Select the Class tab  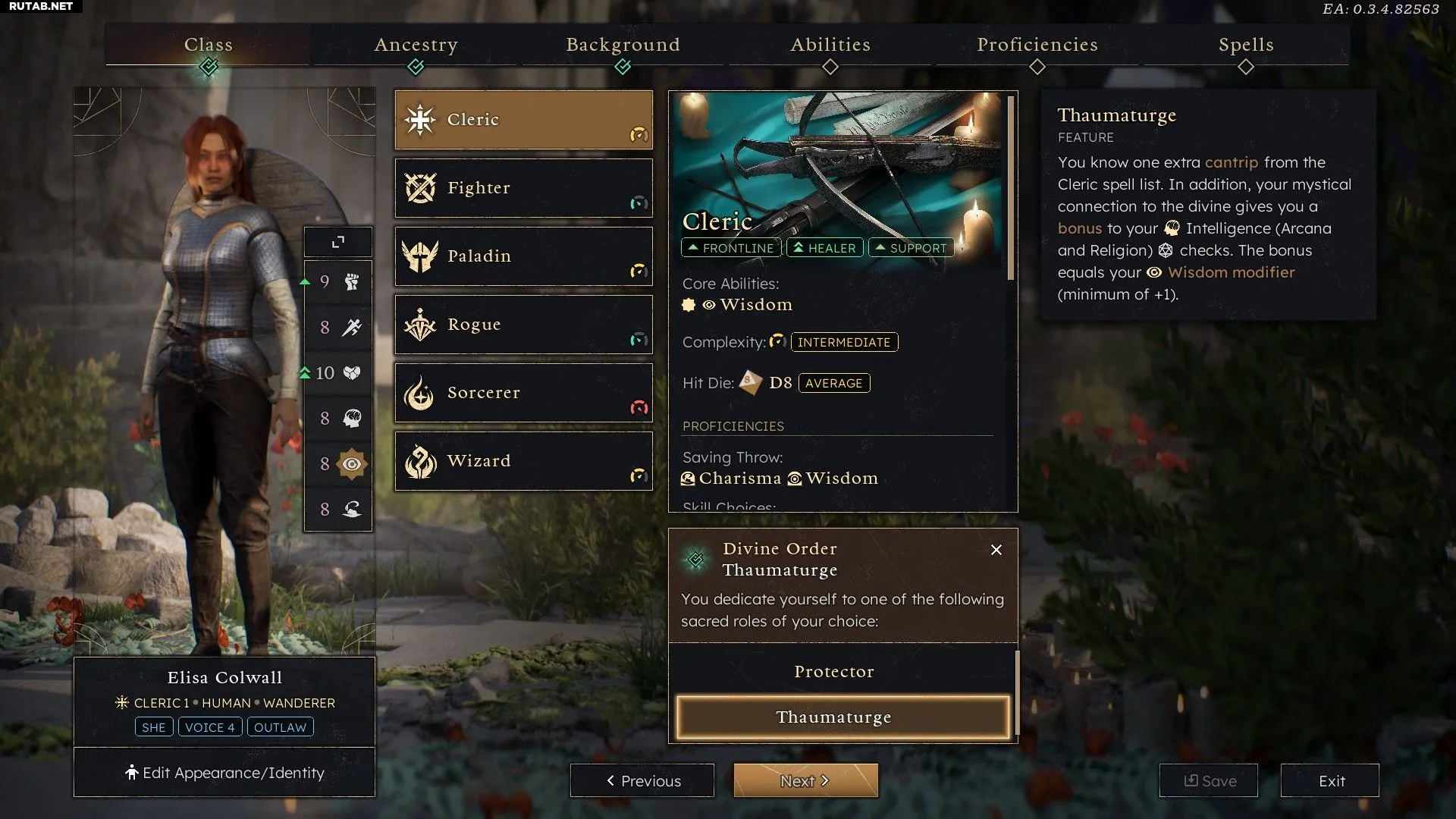pos(209,45)
